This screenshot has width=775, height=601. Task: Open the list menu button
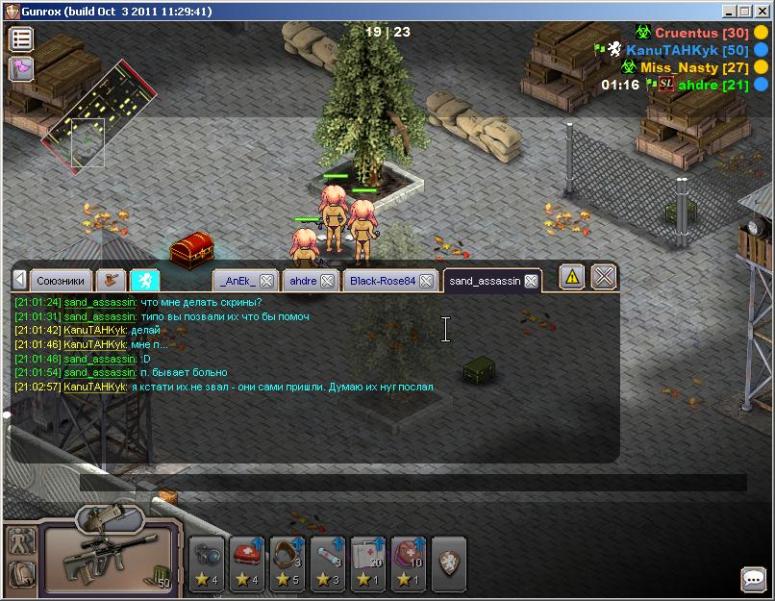[x=21, y=40]
